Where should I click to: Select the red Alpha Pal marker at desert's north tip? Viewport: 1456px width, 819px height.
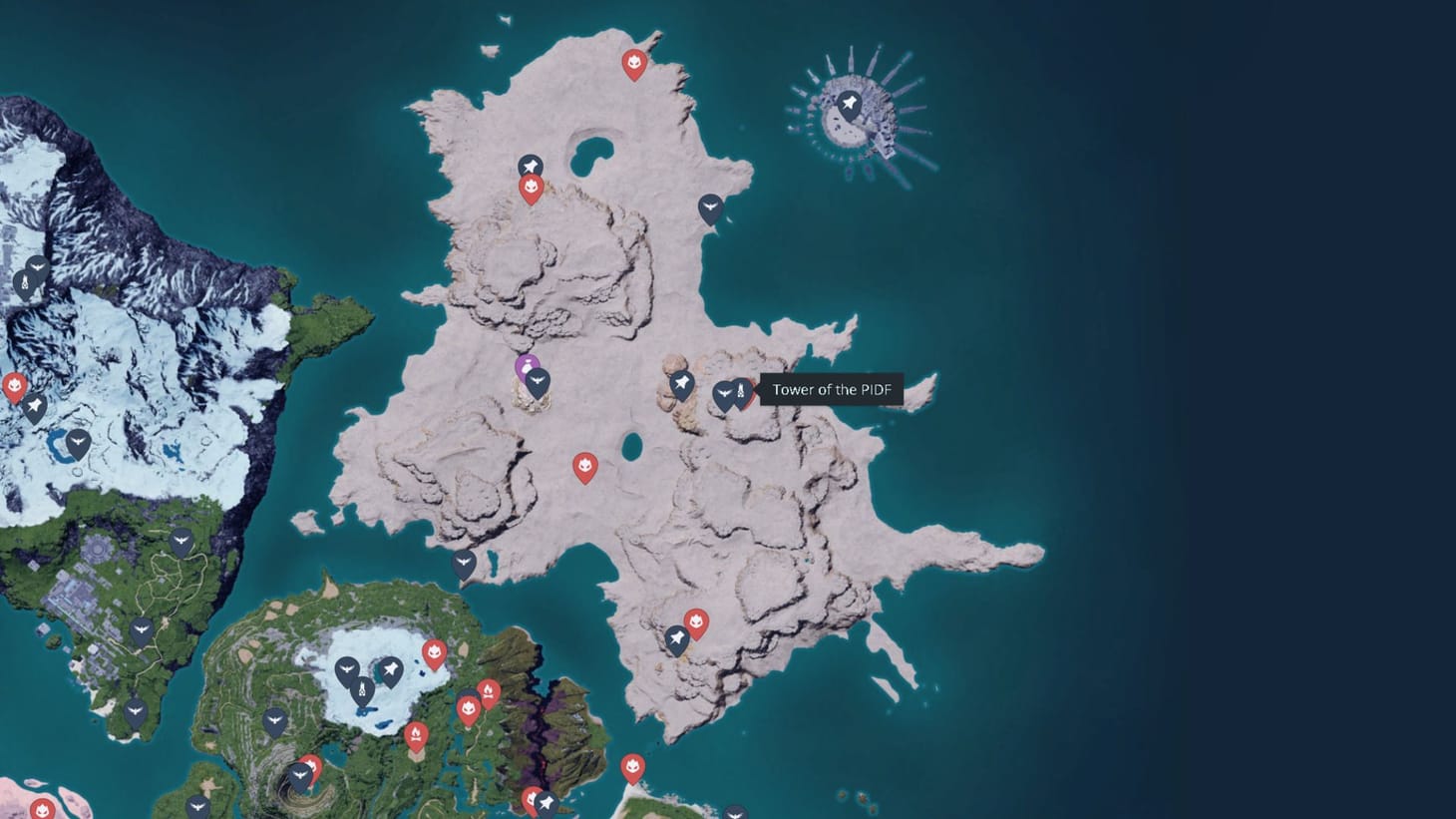click(x=634, y=62)
